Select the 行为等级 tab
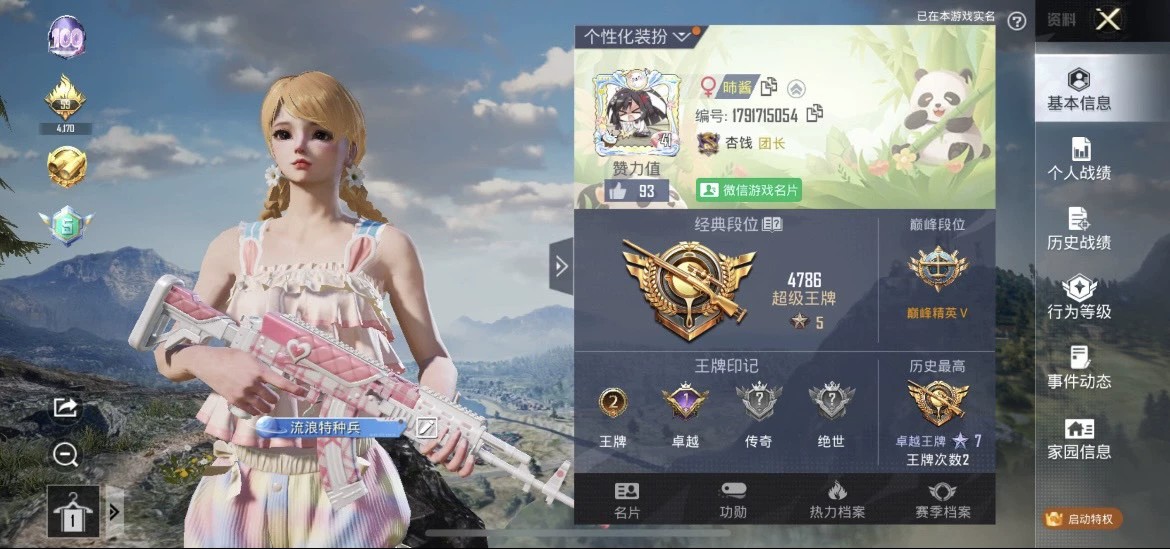The height and width of the screenshot is (549, 1170). [1079, 298]
